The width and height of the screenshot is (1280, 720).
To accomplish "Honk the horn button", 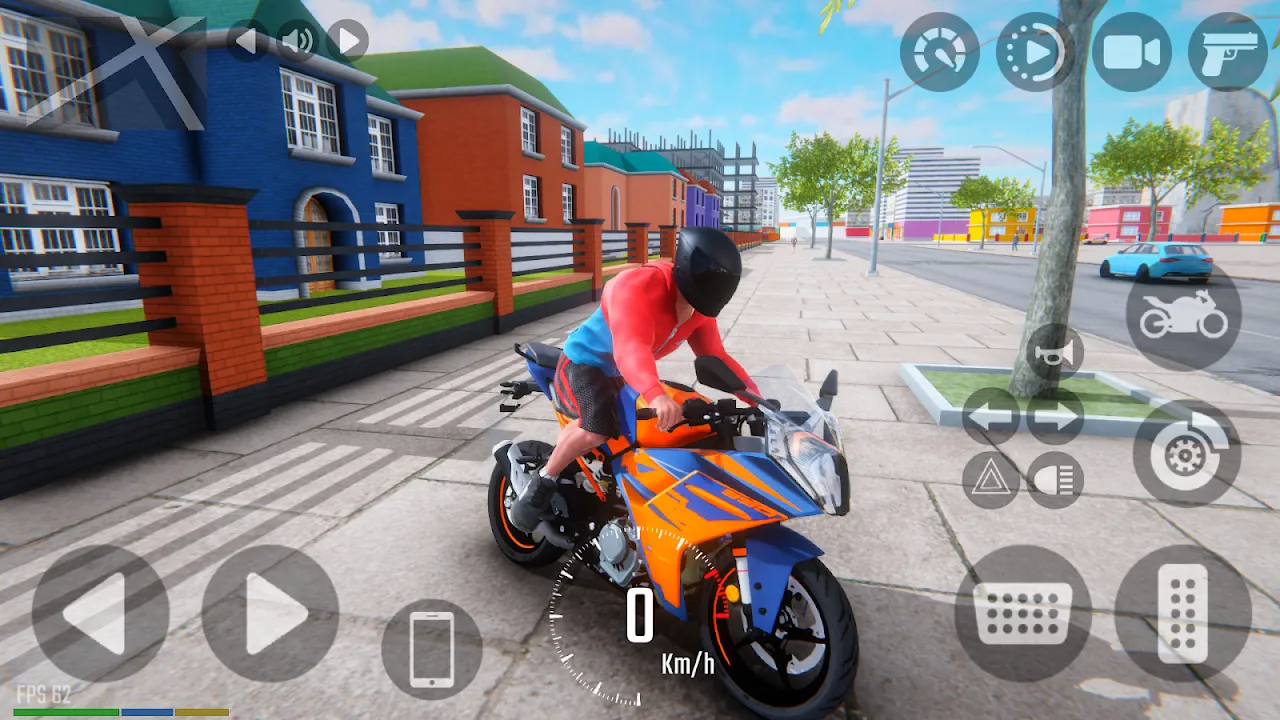I will click(1055, 352).
